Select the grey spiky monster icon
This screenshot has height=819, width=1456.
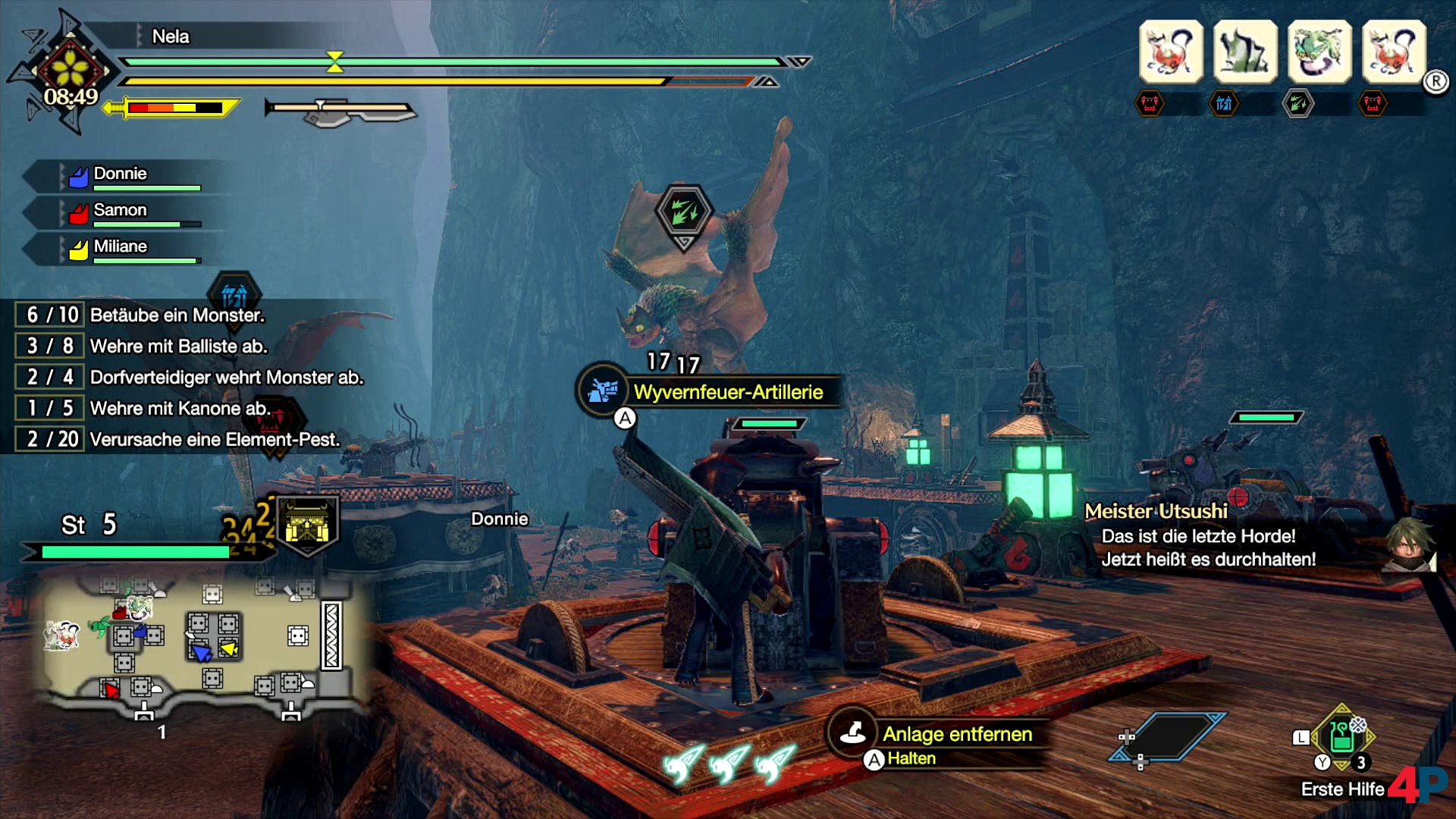[x=1245, y=52]
